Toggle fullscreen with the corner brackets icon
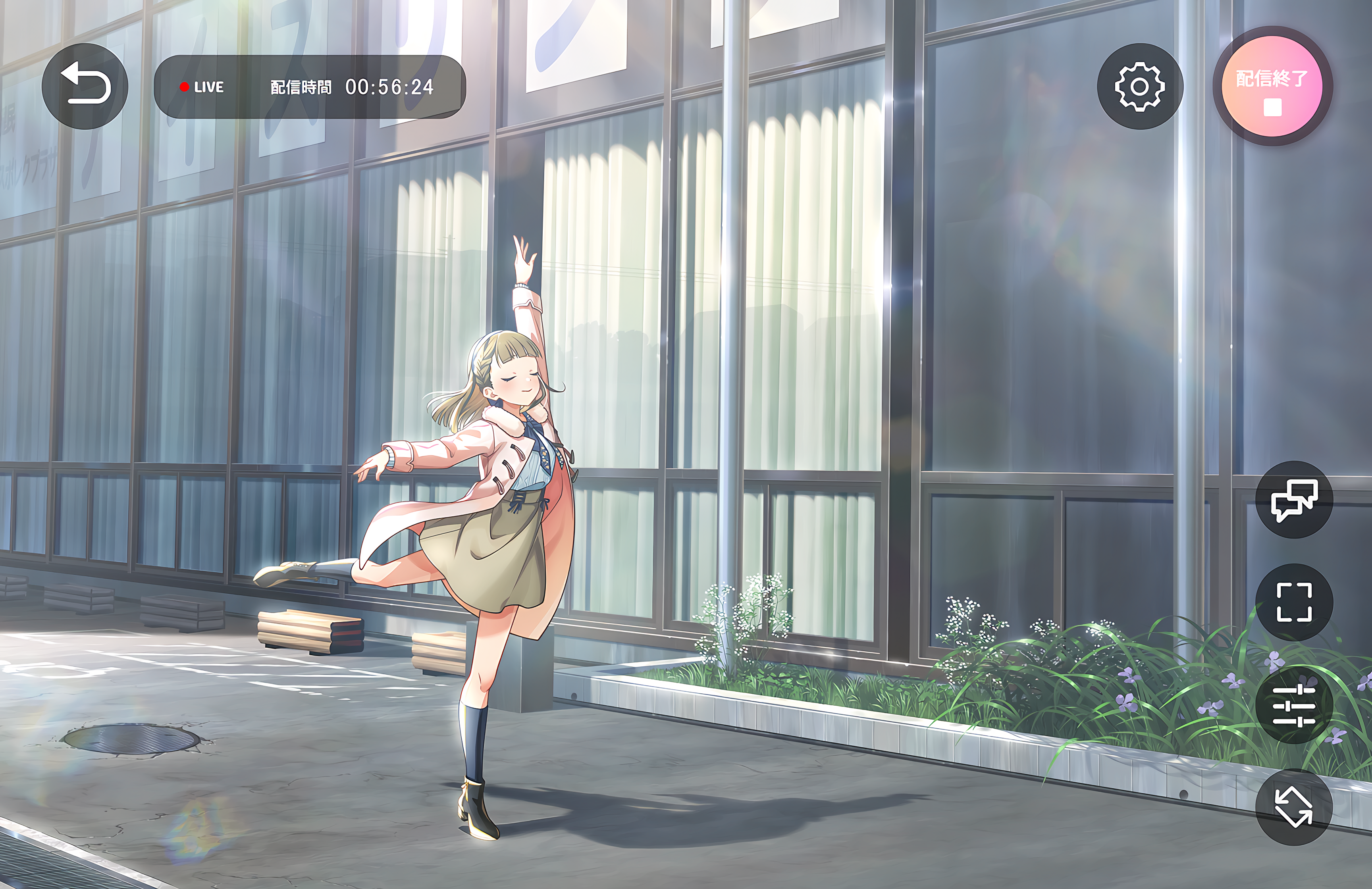 click(1294, 602)
